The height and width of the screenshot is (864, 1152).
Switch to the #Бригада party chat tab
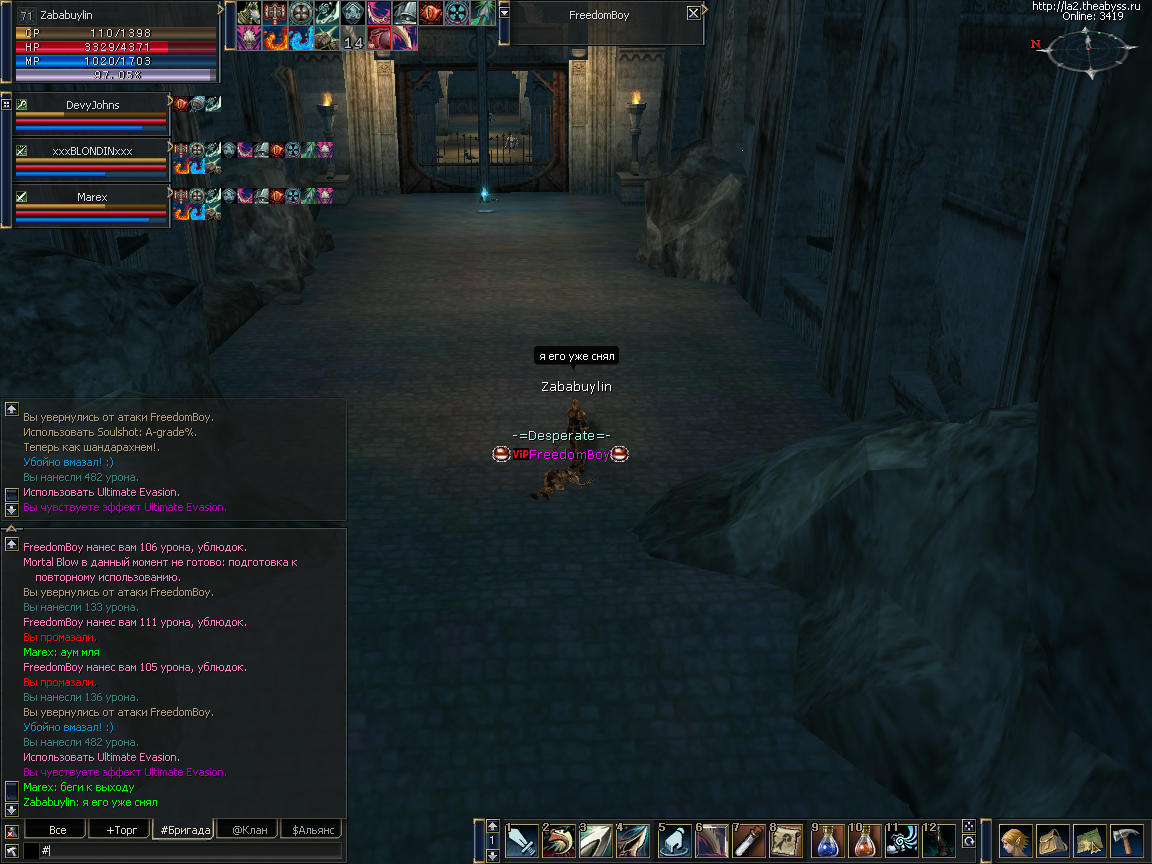[184, 830]
